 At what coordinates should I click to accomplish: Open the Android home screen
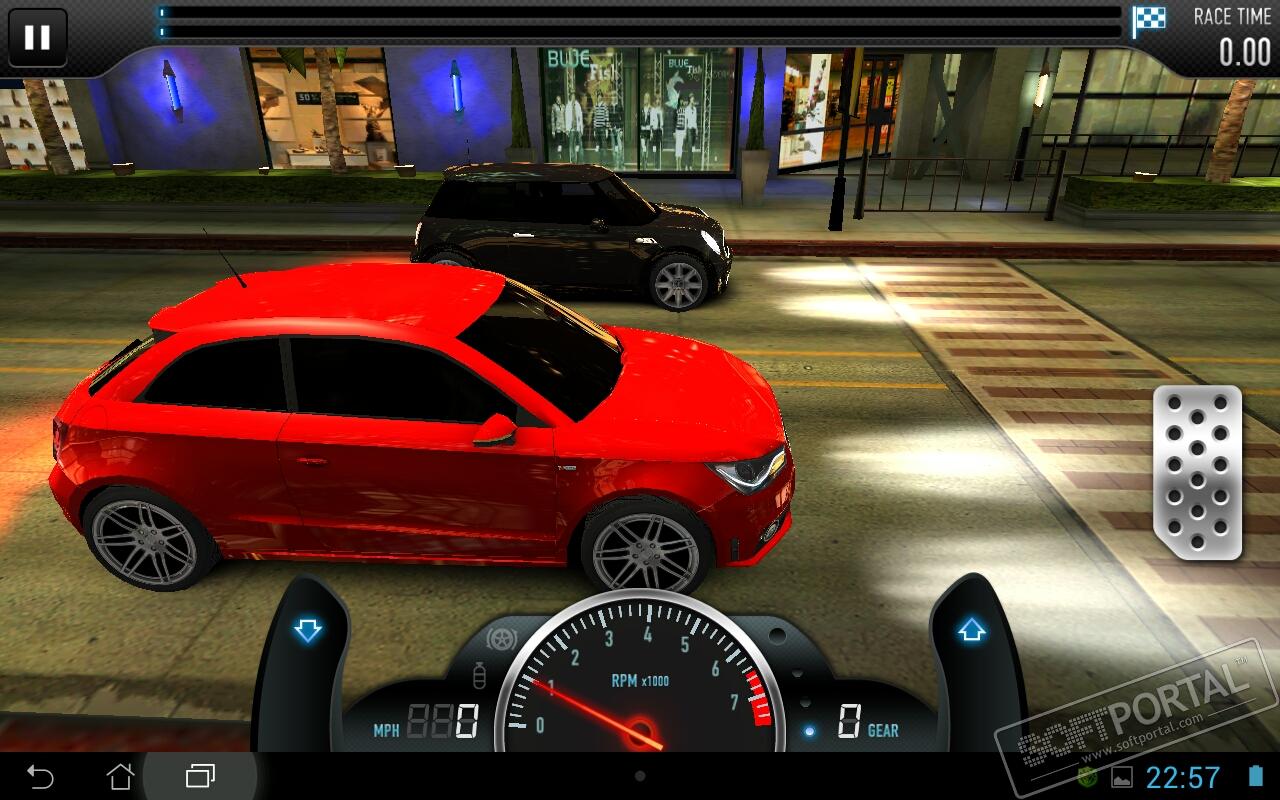(120, 776)
